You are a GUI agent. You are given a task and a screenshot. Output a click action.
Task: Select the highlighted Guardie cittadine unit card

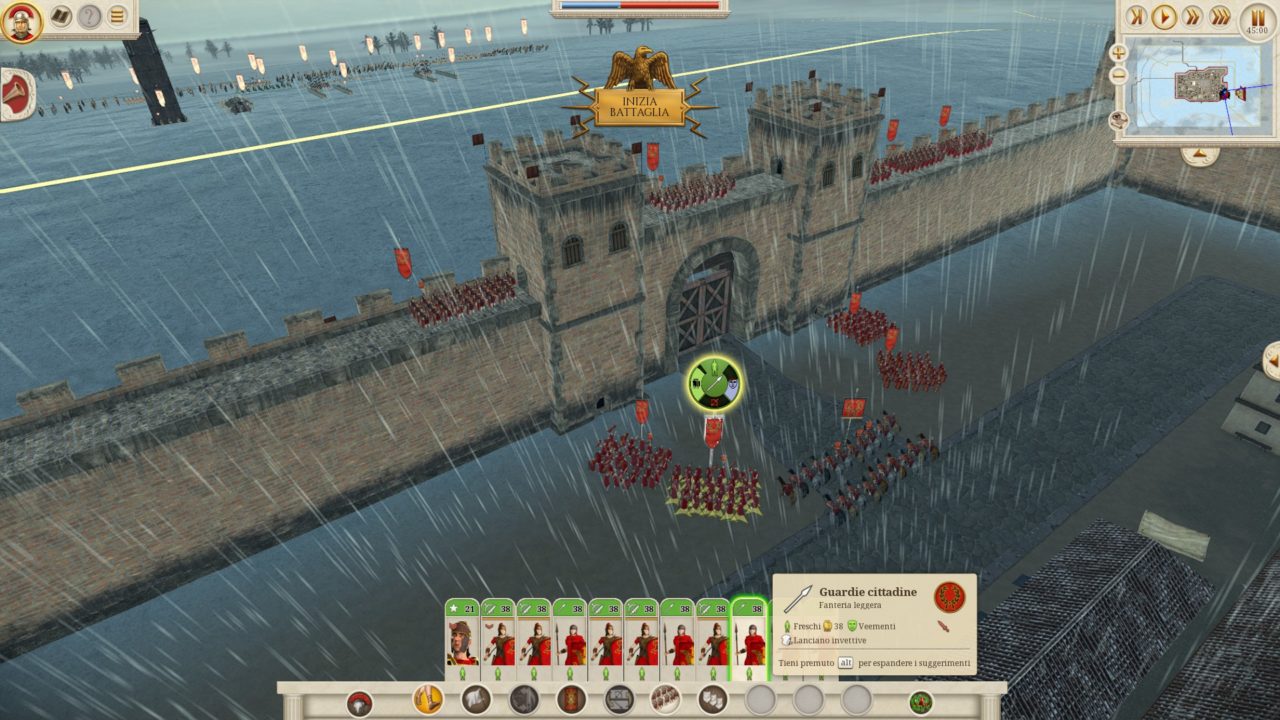tap(750, 640)
